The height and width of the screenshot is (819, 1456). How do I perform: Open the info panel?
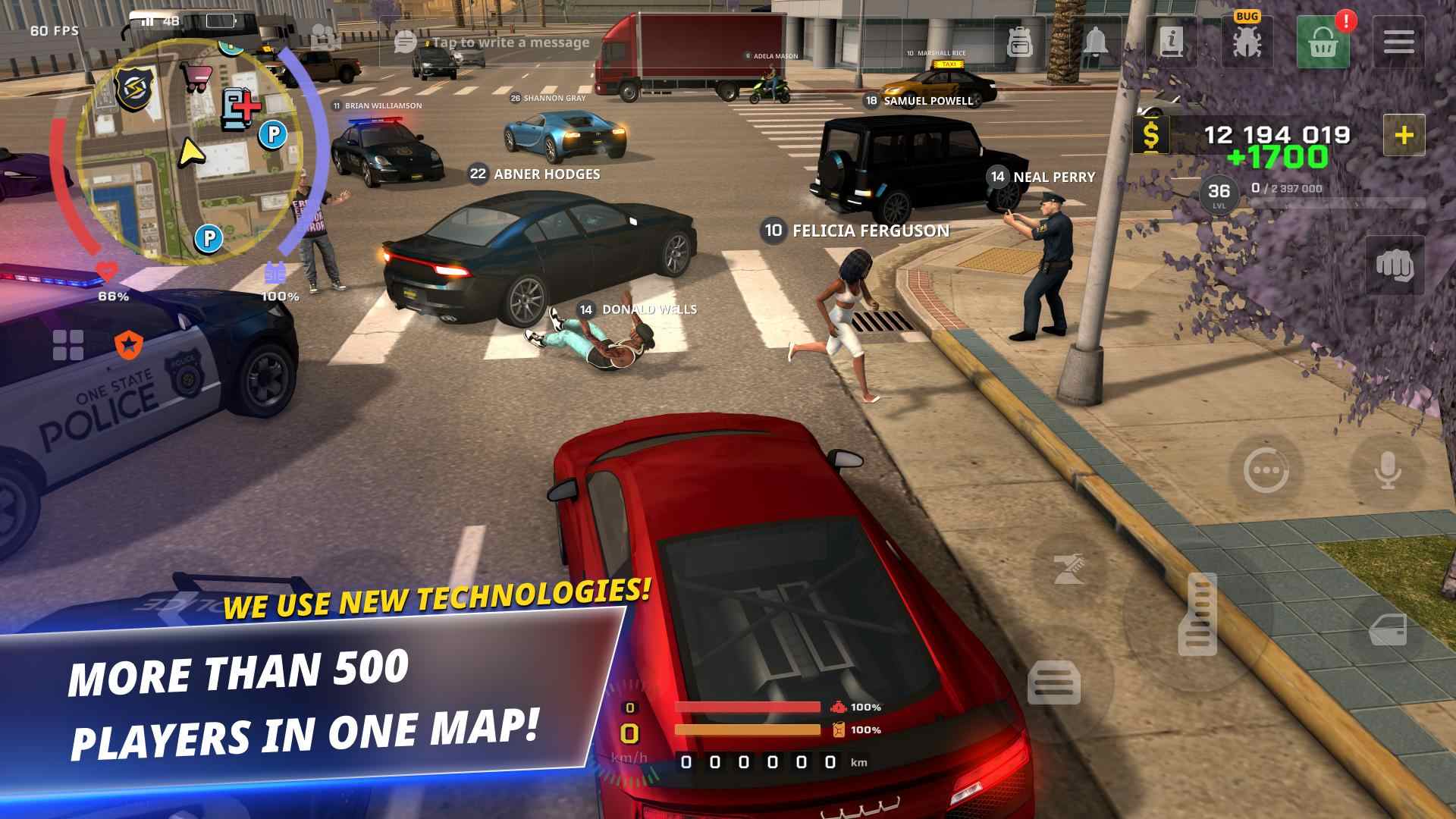(x=1172, y=41)
